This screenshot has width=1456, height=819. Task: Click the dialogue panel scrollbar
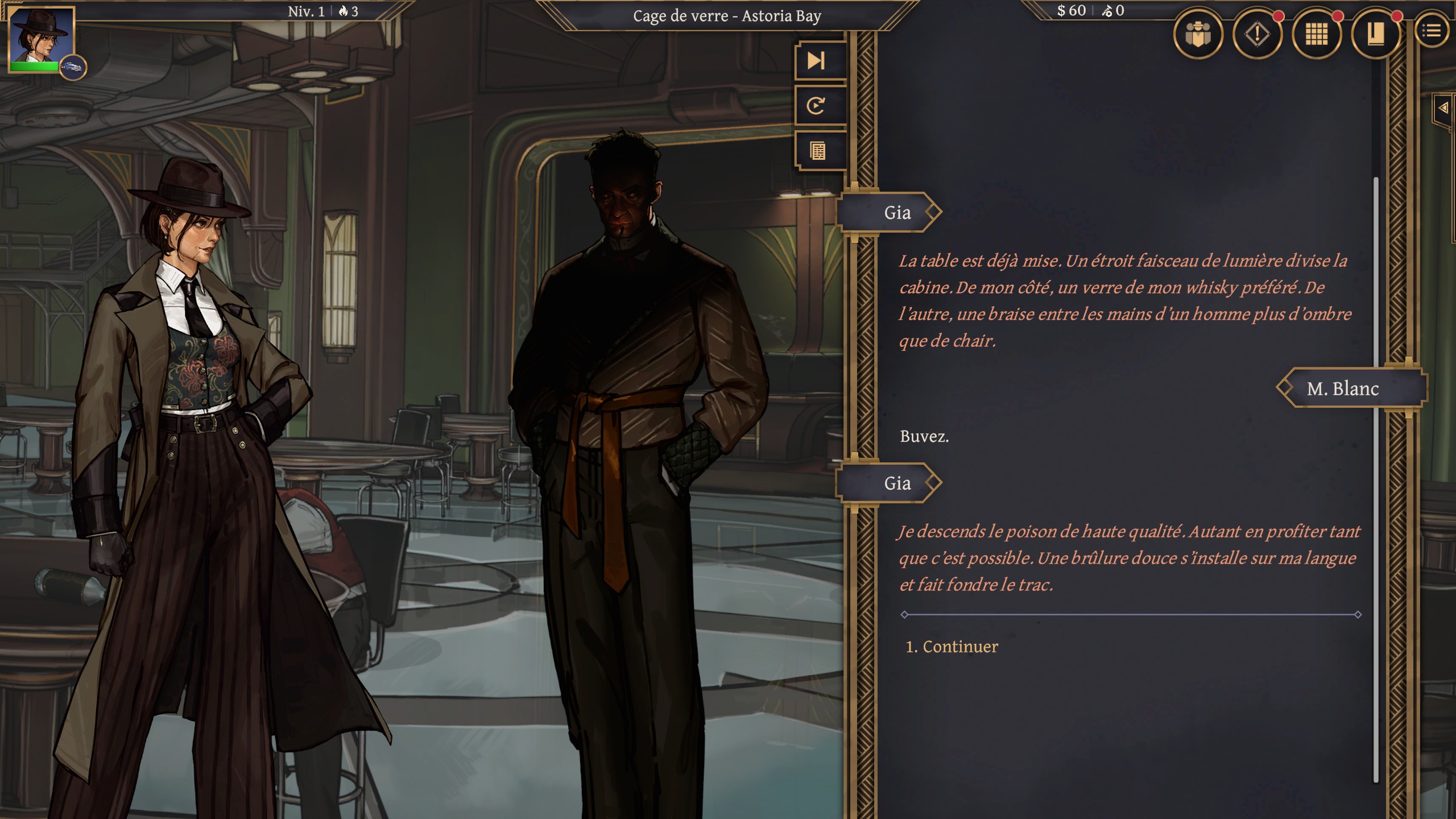pos(1376,478)
